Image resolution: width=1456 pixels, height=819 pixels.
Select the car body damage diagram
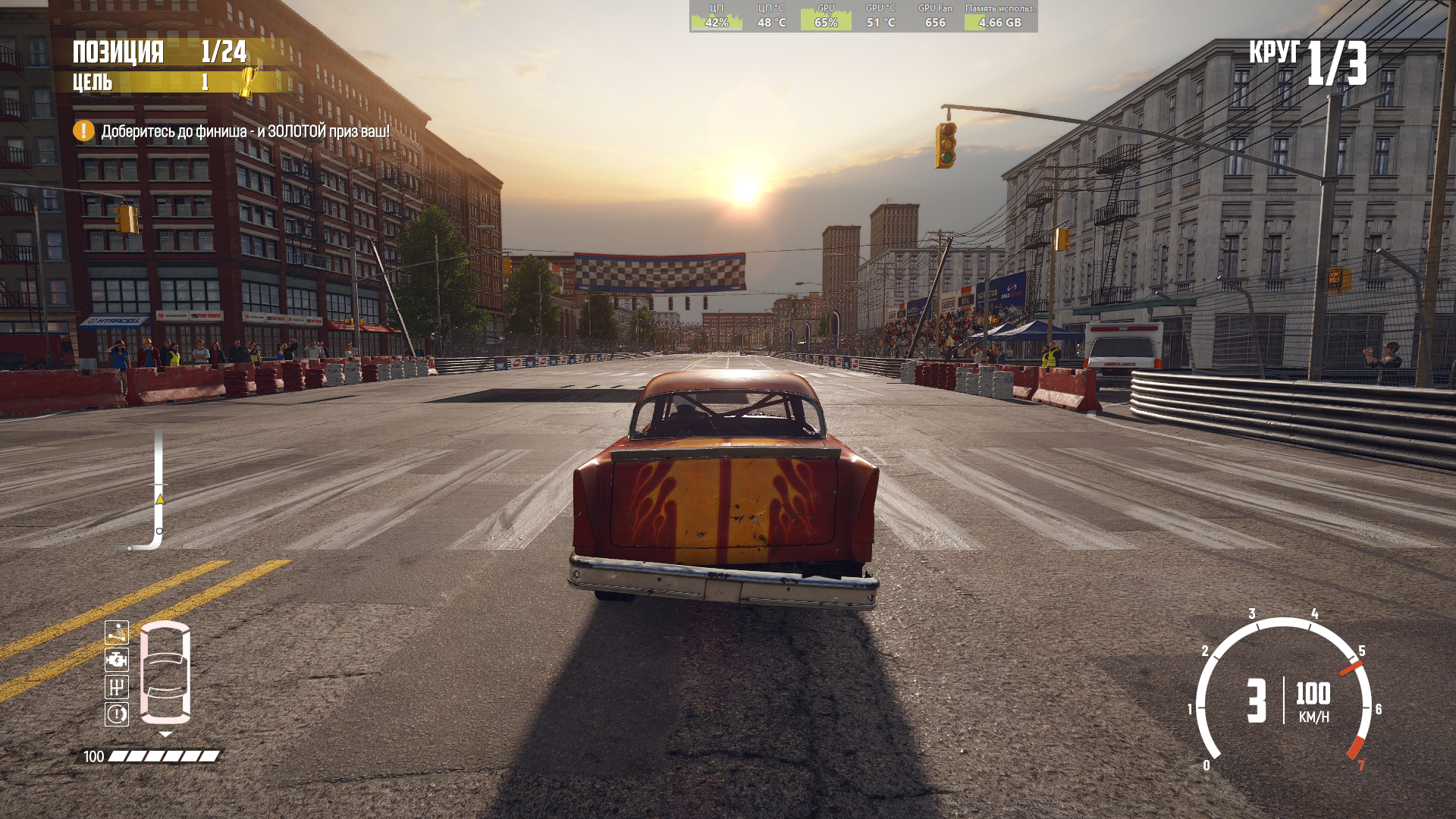pyautogui.click(x=165, y=672)
